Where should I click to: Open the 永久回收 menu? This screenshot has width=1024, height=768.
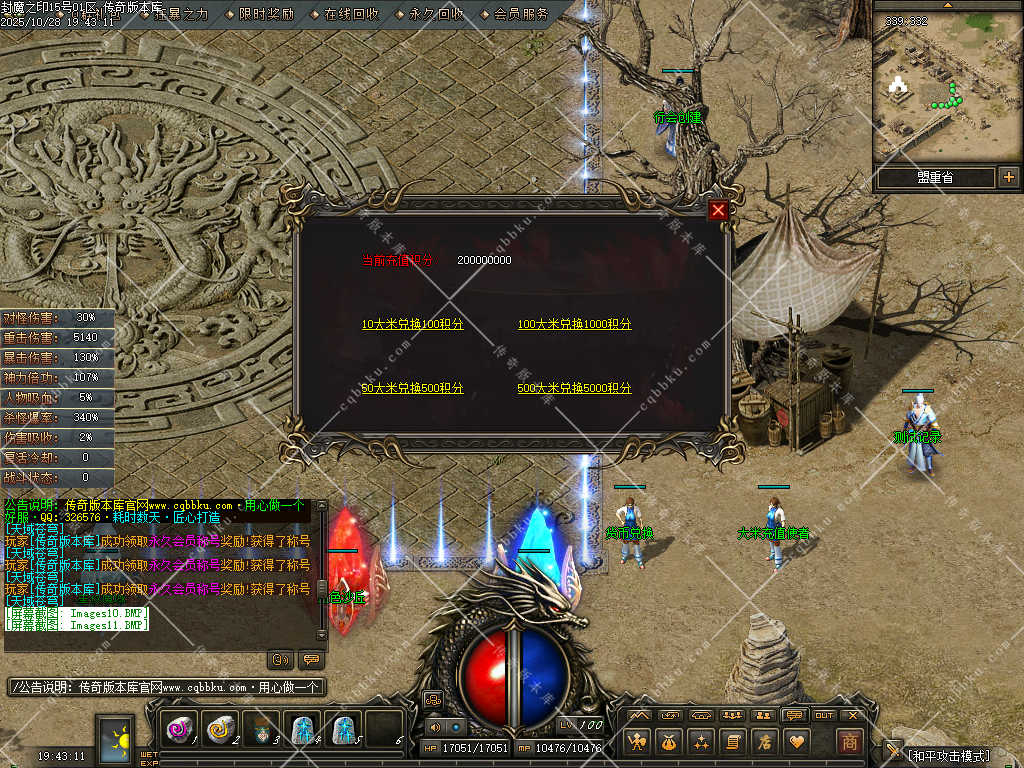[x=436, y=14]
